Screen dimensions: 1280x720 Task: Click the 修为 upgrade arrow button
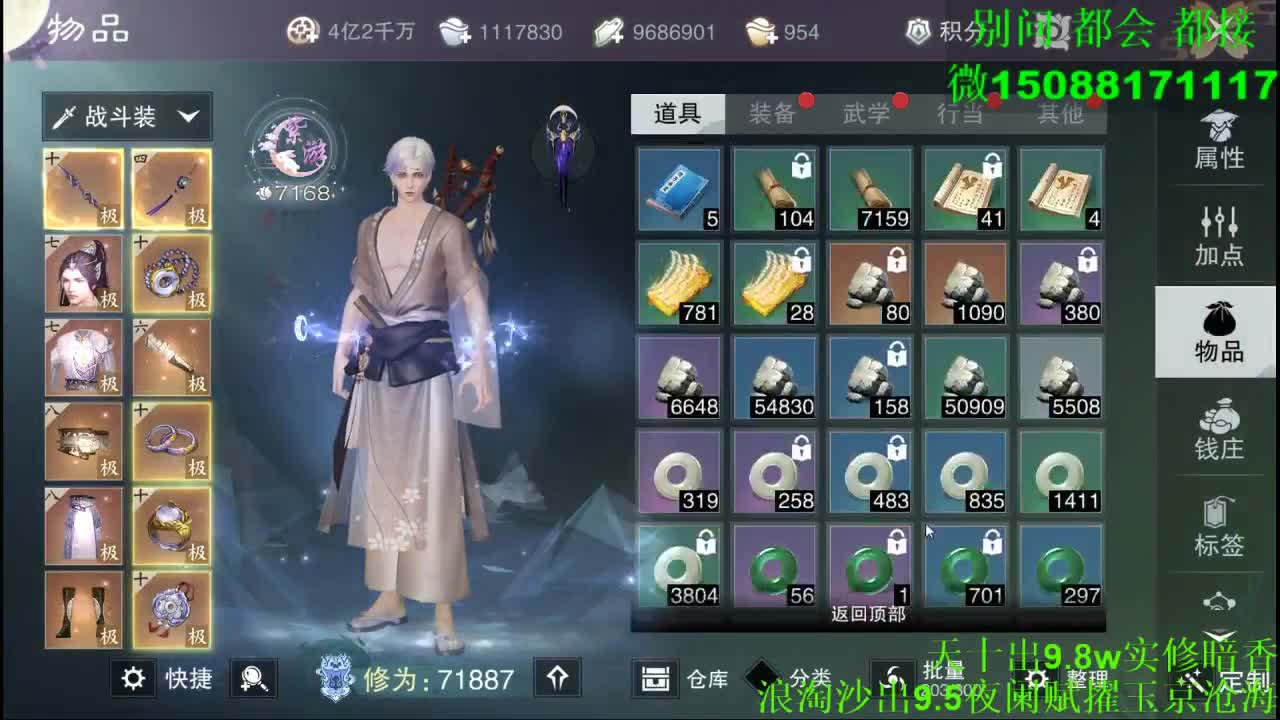click(557, 678)
